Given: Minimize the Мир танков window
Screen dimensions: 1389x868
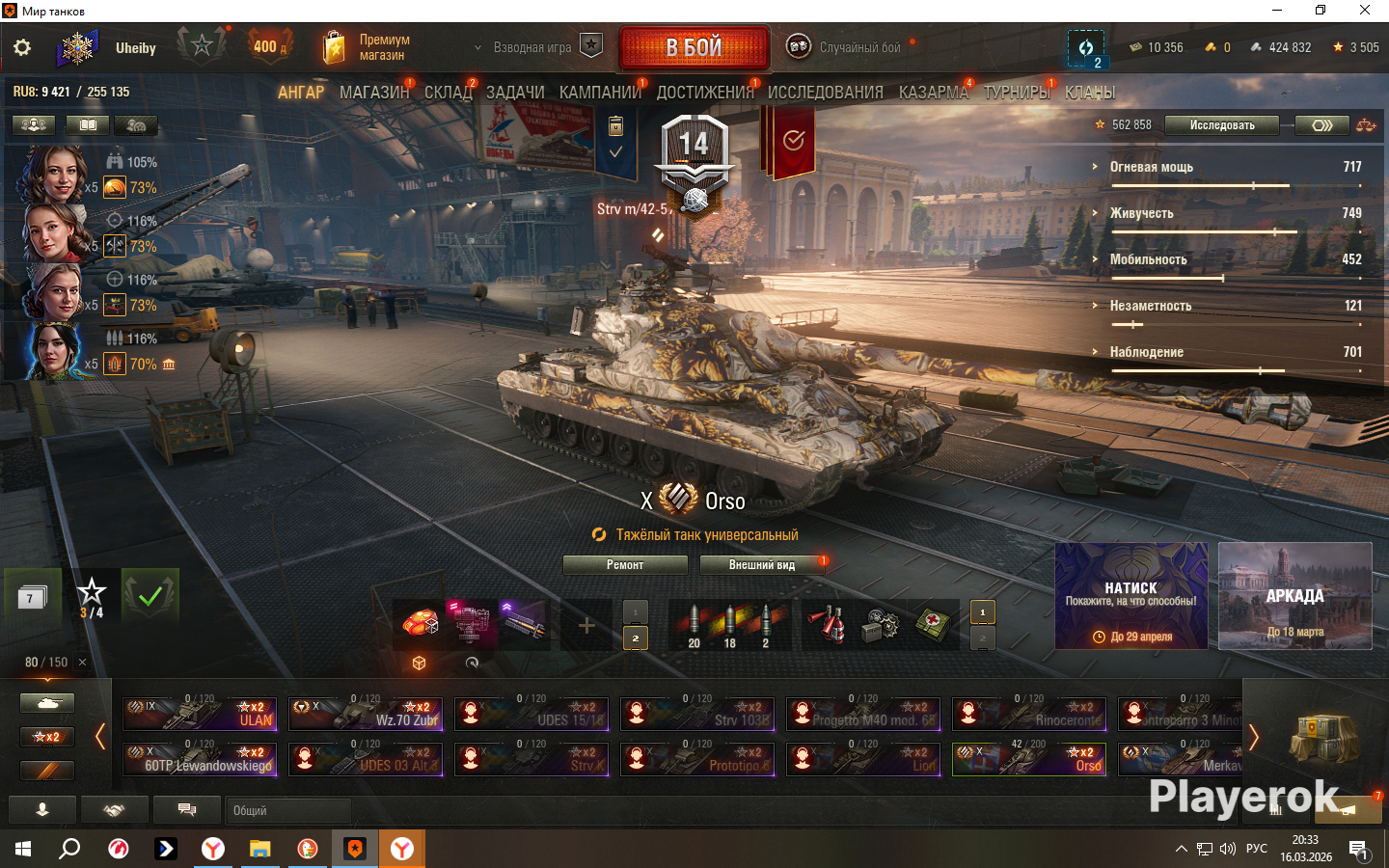Looking at the screenshot, I should 1277,11.
